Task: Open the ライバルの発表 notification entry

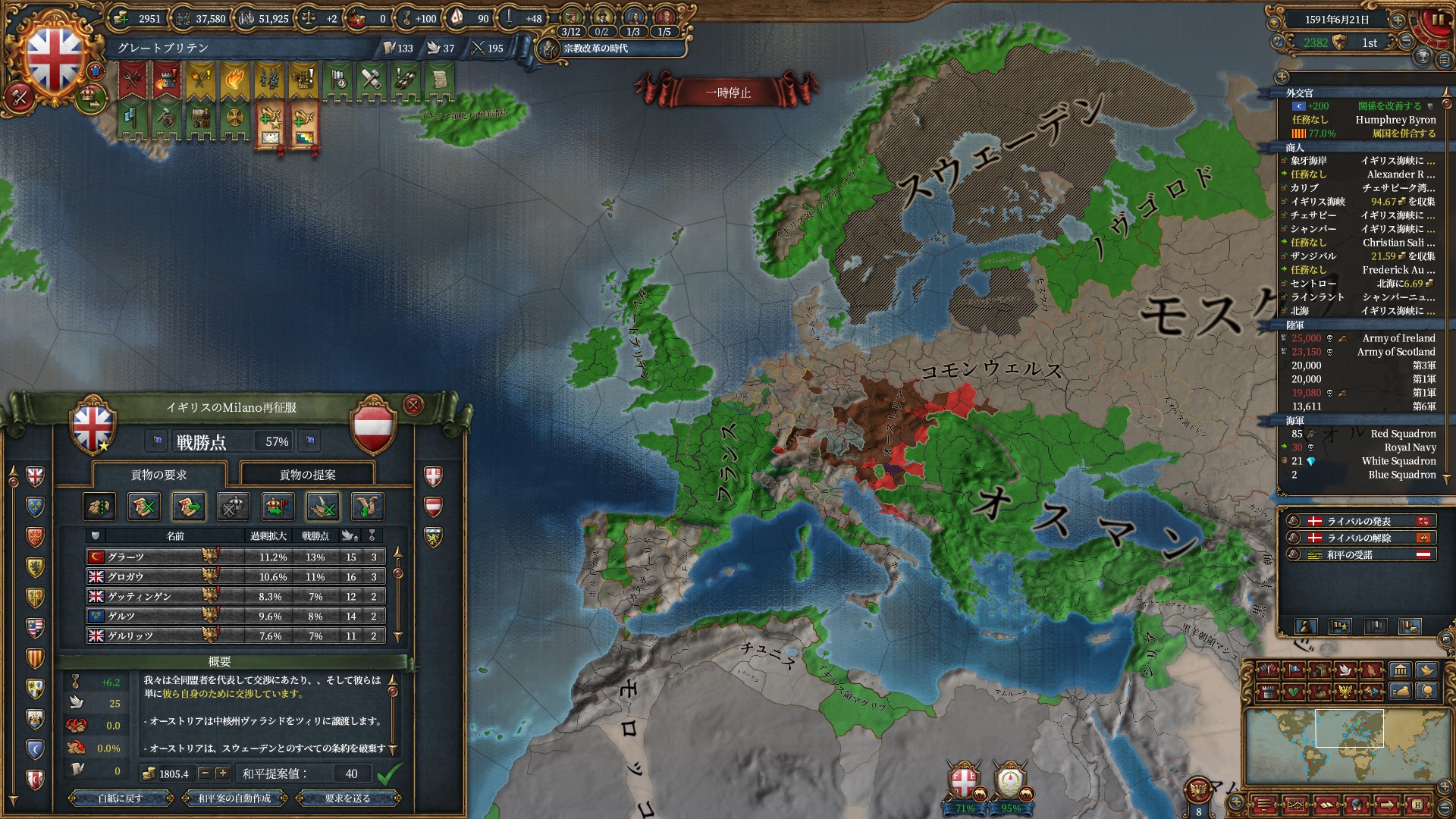Action: (1358, 521)
